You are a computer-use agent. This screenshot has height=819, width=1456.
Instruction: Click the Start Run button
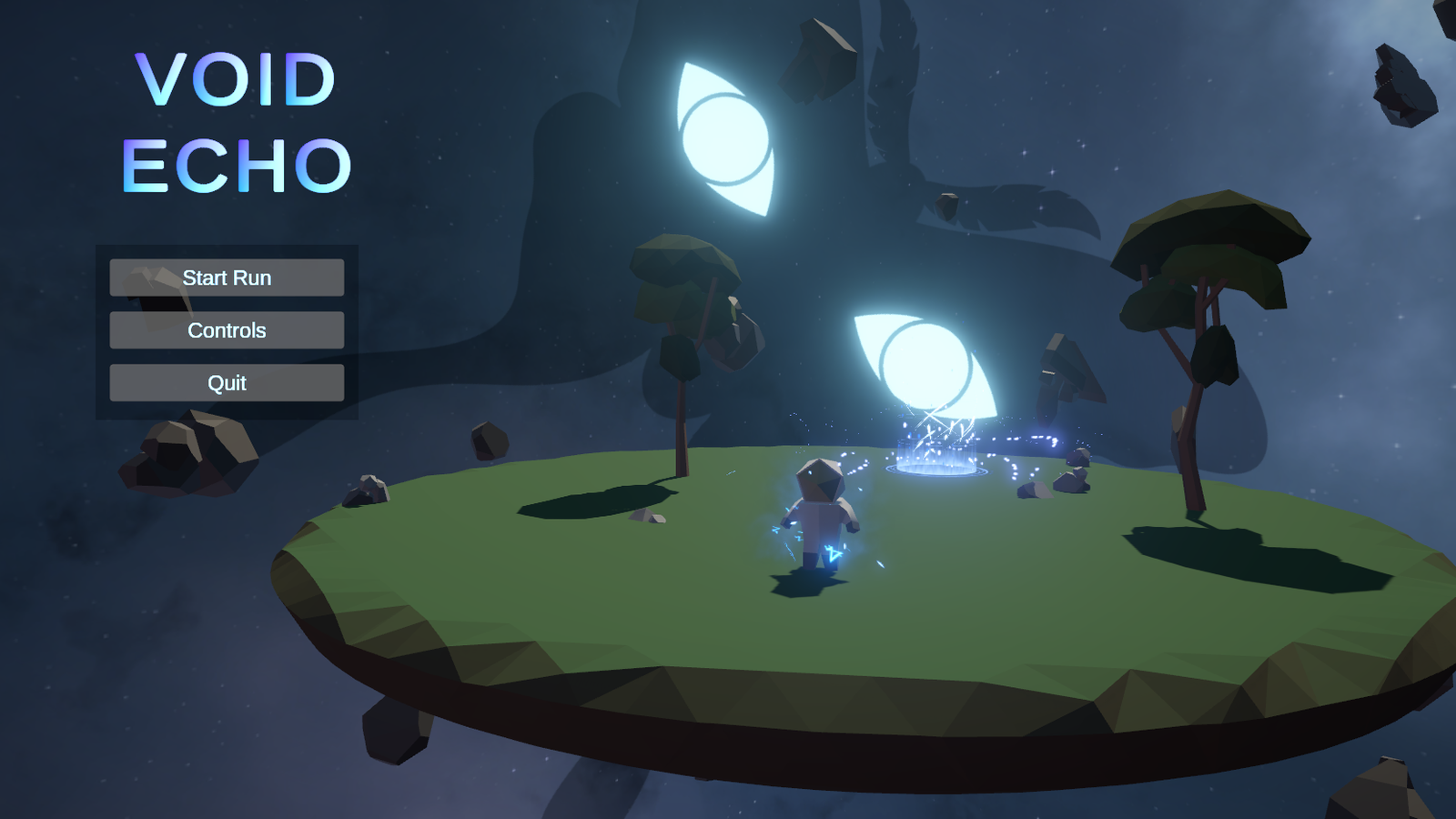[226, 278]
